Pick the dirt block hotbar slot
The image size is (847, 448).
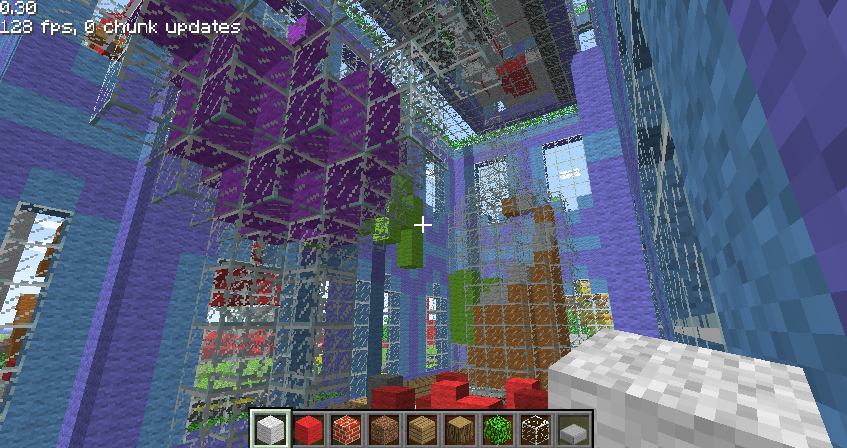[384, 429]
